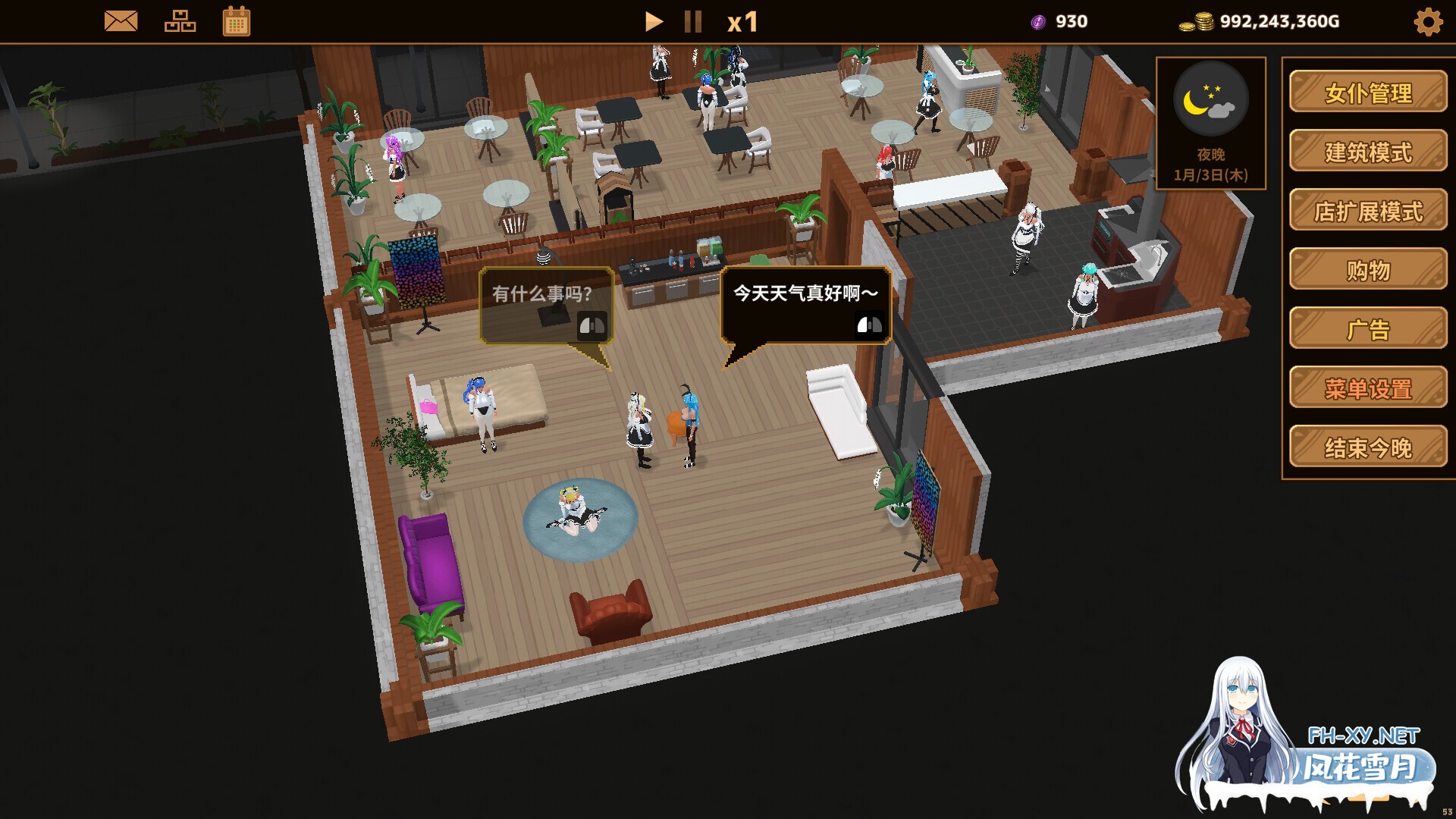
Task: Enter 建筑模式 building mode
Action: pos(1367,152)
